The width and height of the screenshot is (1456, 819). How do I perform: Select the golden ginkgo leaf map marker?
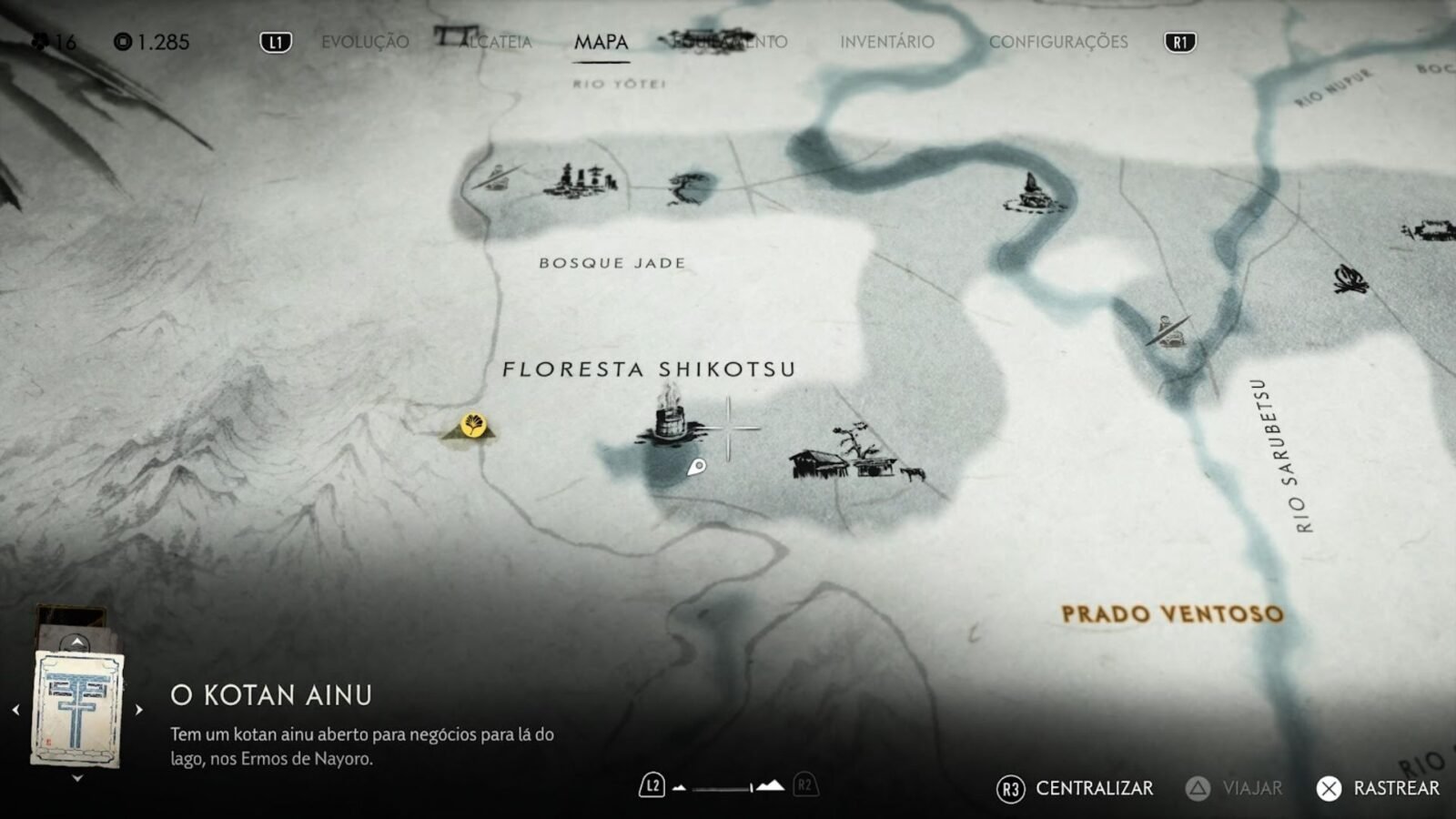(472, 424)
